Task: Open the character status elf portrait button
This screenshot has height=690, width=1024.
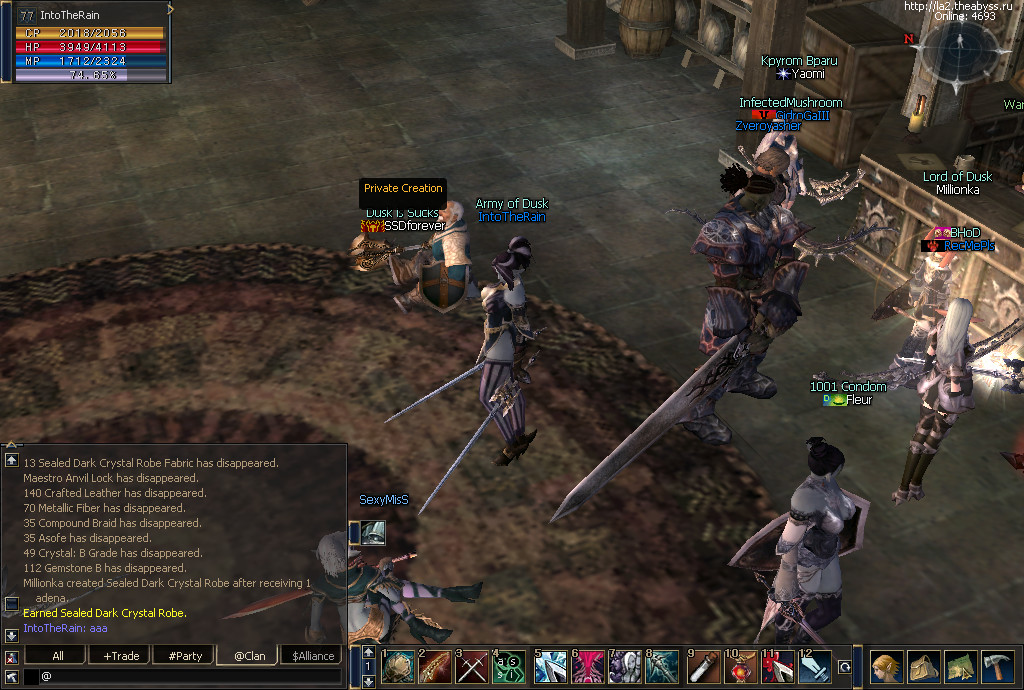Action: click(x=887, y=667)
